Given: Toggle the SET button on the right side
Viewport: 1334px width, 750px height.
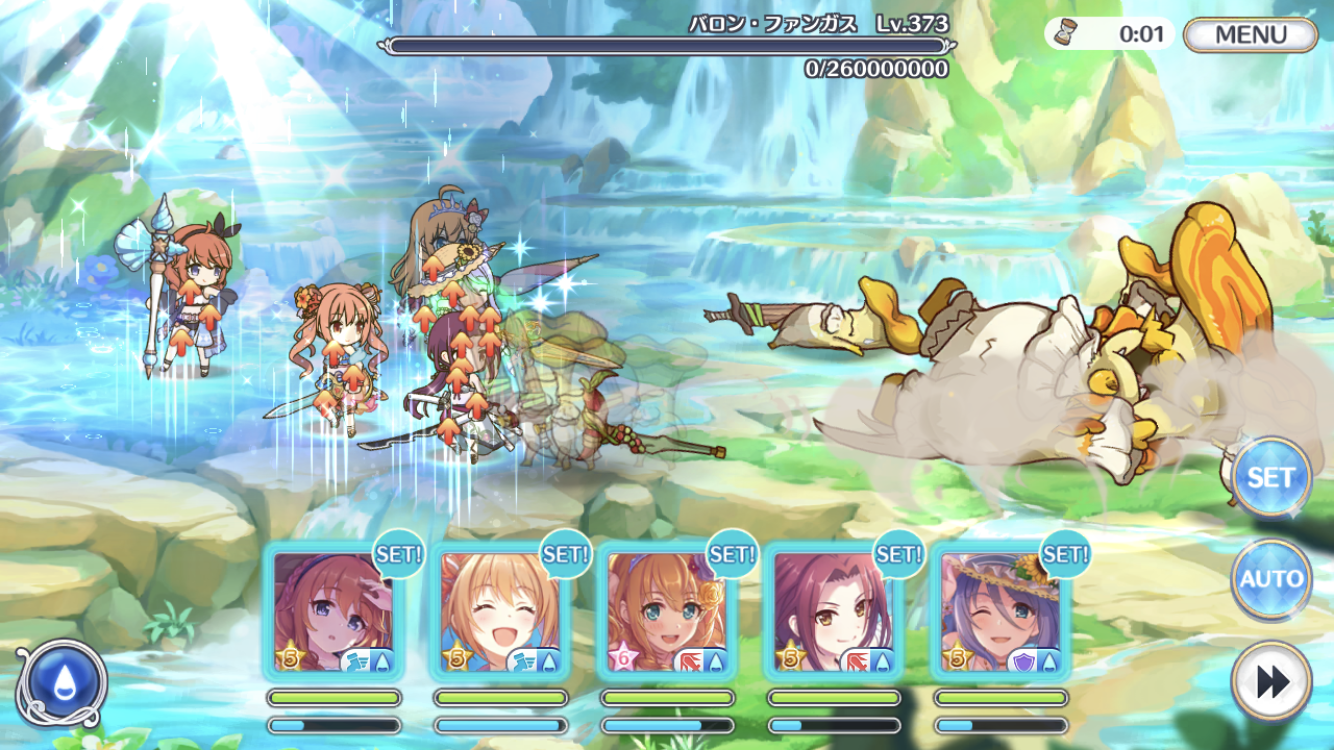Looking at the screenshot, I should click(x=1270, y=478).
